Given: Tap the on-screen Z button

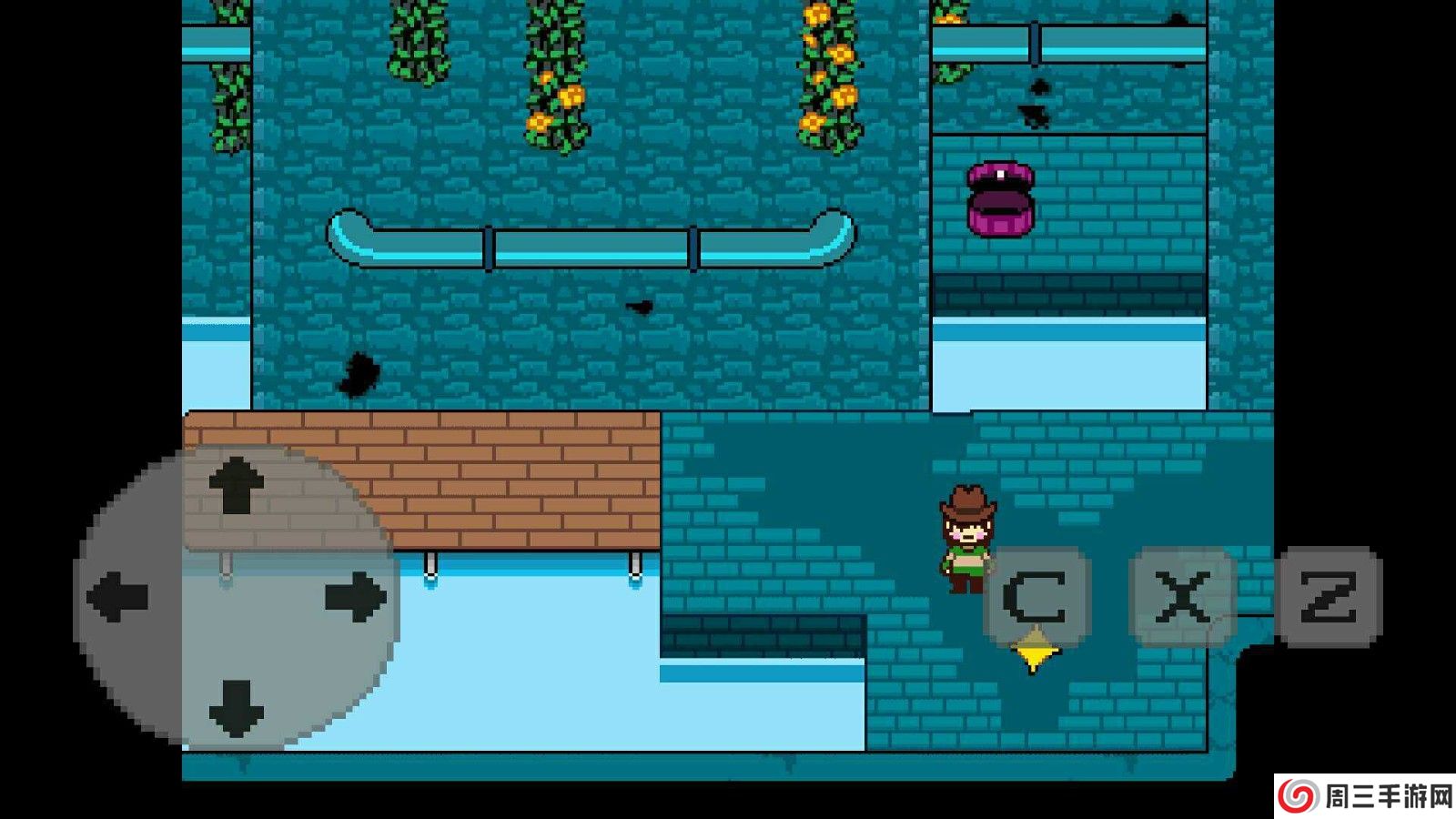Looking at the screenshot, I should [x=1330, y=597].
